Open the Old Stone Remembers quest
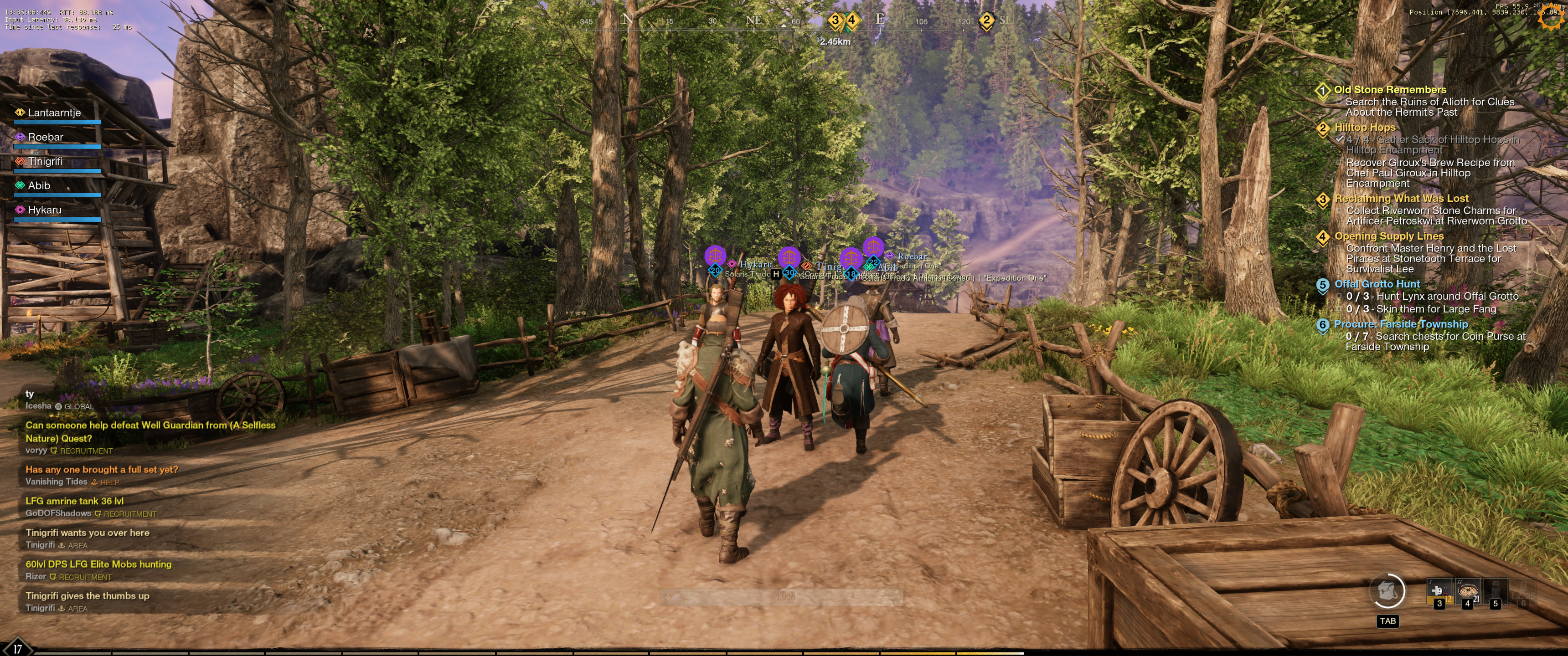The height and width of the screenshot is (656, 1568). pyautogui.click(x=1390, y=89)
